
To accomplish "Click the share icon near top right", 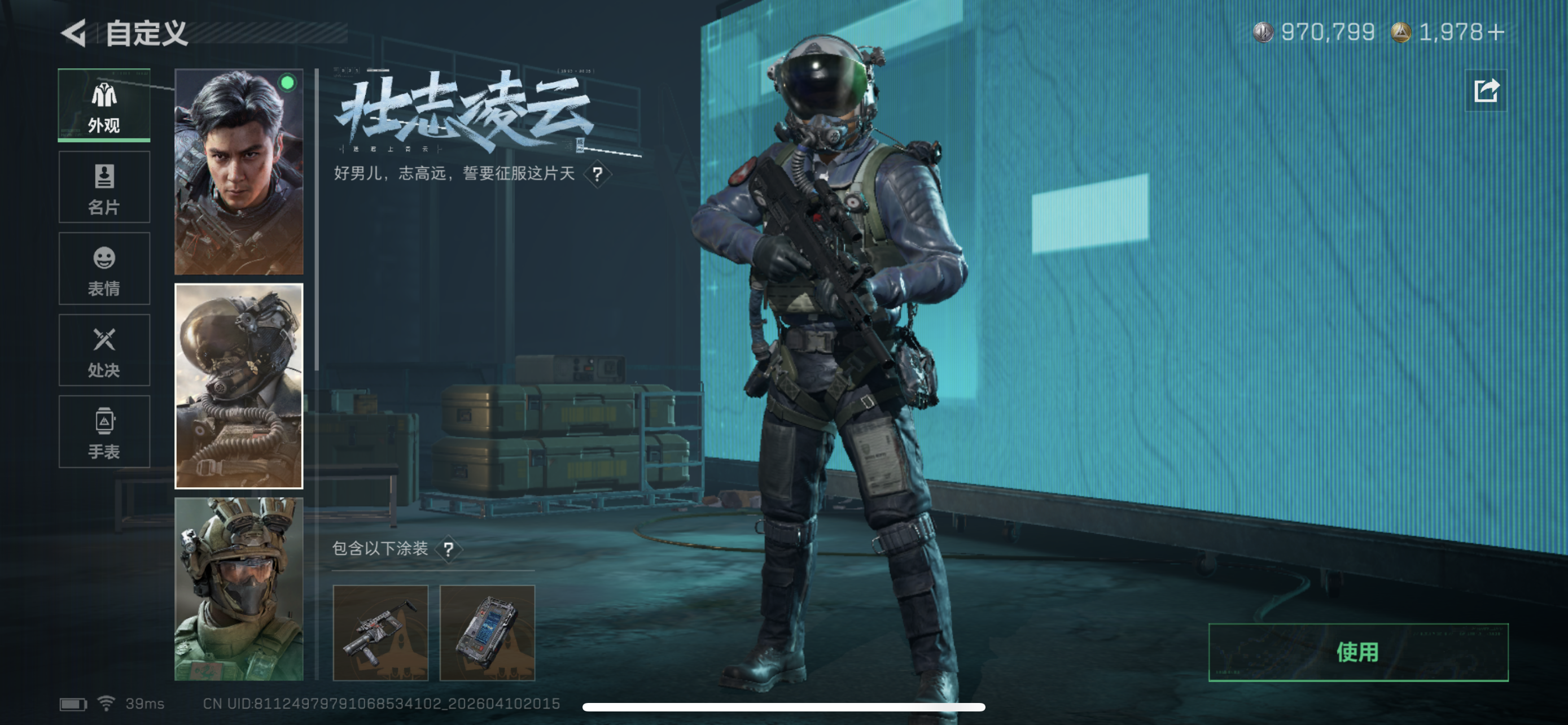I will click(x=1486, y=91).
